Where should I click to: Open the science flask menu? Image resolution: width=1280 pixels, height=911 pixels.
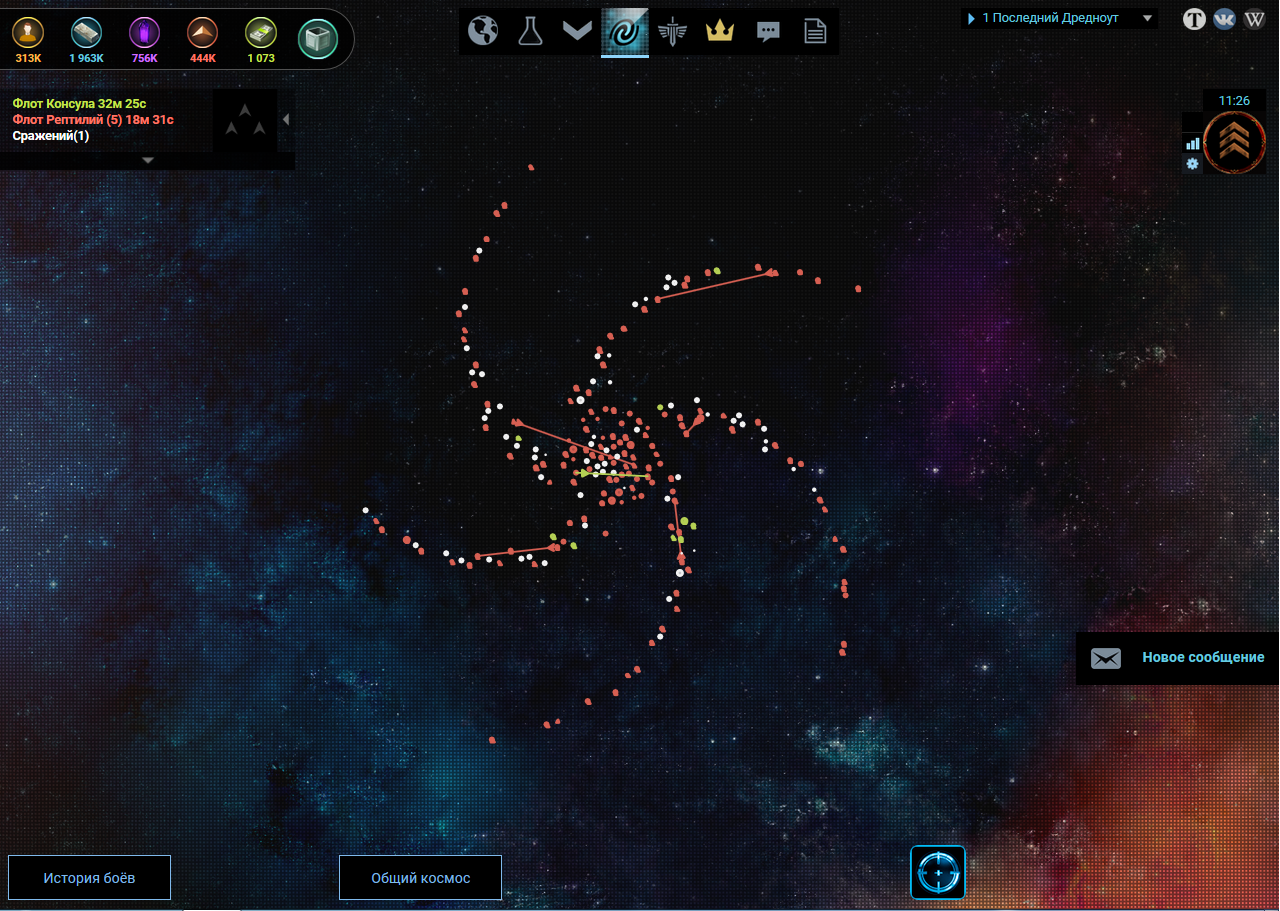click(530, 32)
